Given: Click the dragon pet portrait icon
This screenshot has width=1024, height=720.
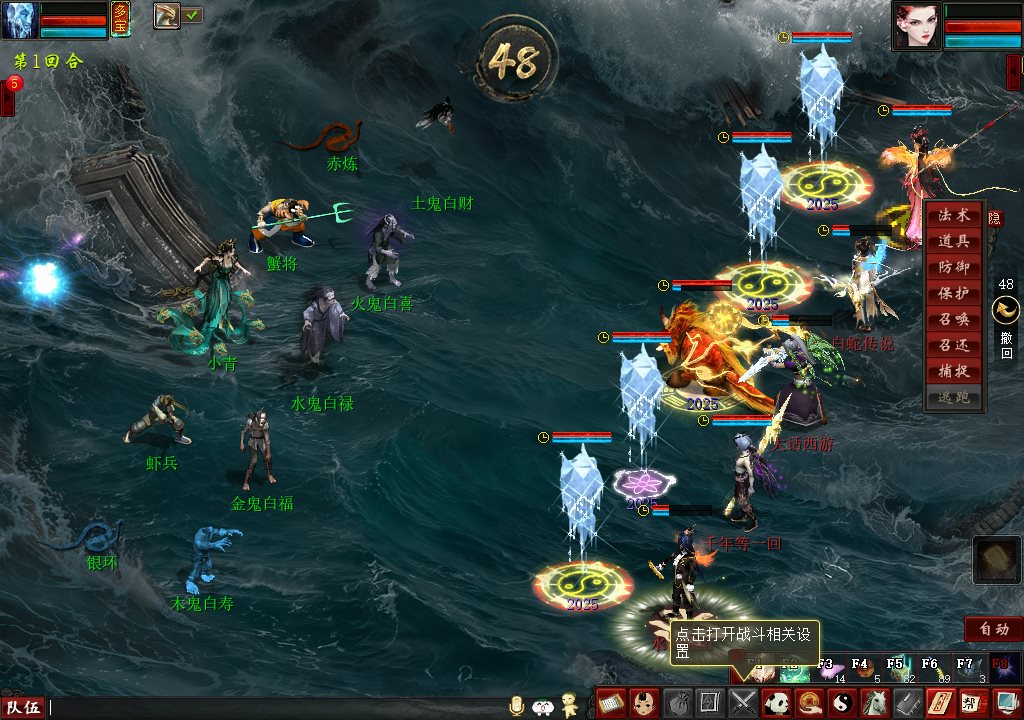Looking at the screenshot, I should pyautogui.click(x=166, y=15).
